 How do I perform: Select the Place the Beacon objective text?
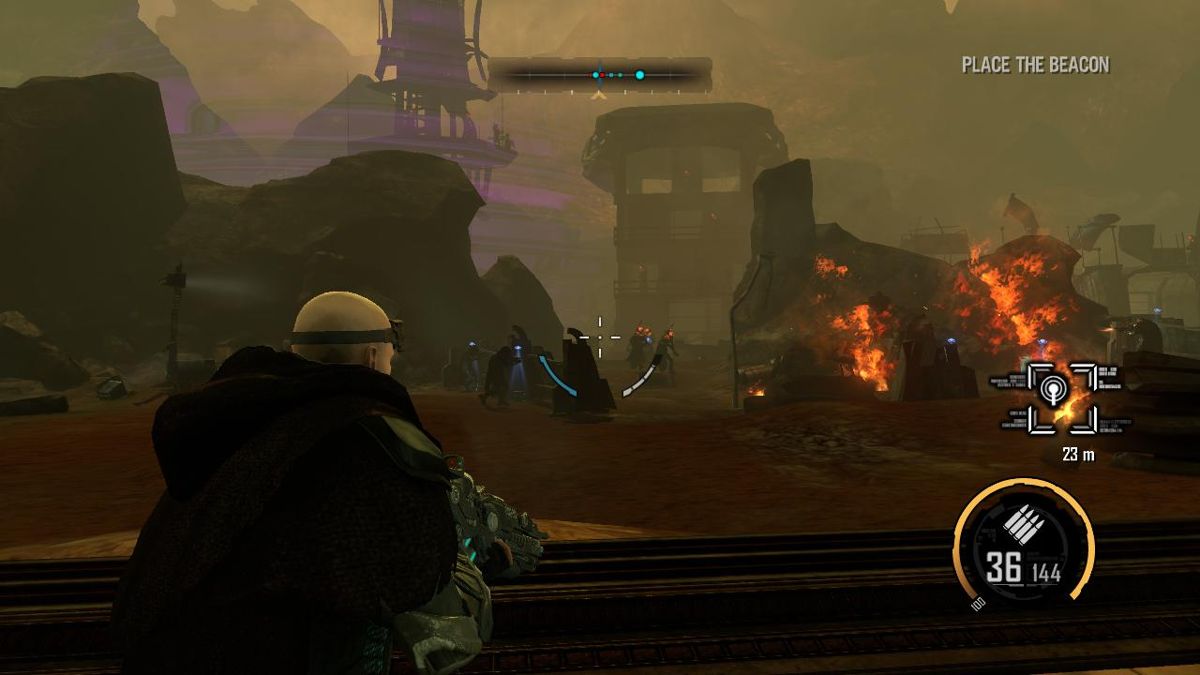[x=1035, y=65]
